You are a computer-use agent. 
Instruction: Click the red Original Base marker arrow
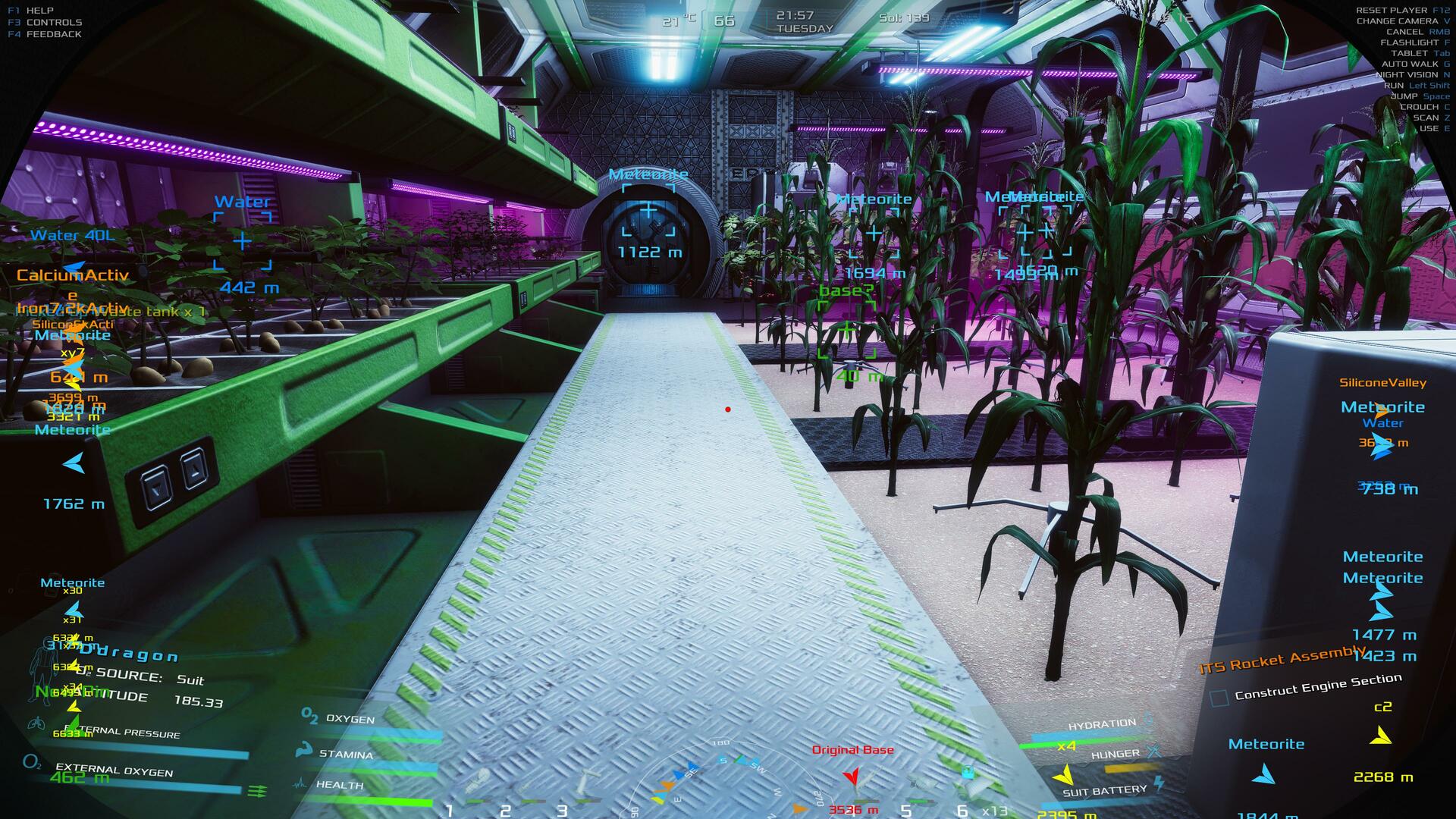(x=852, y=776)
